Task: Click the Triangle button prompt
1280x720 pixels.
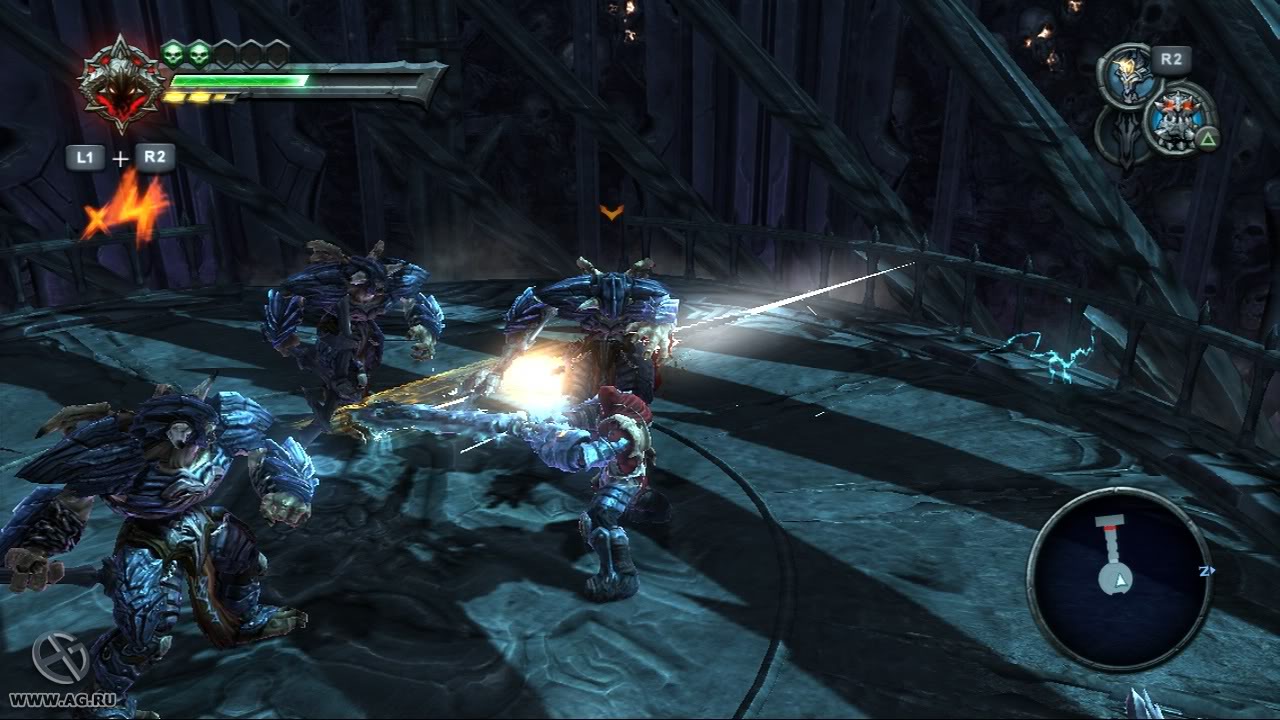Action: (x=1207, y=136)
